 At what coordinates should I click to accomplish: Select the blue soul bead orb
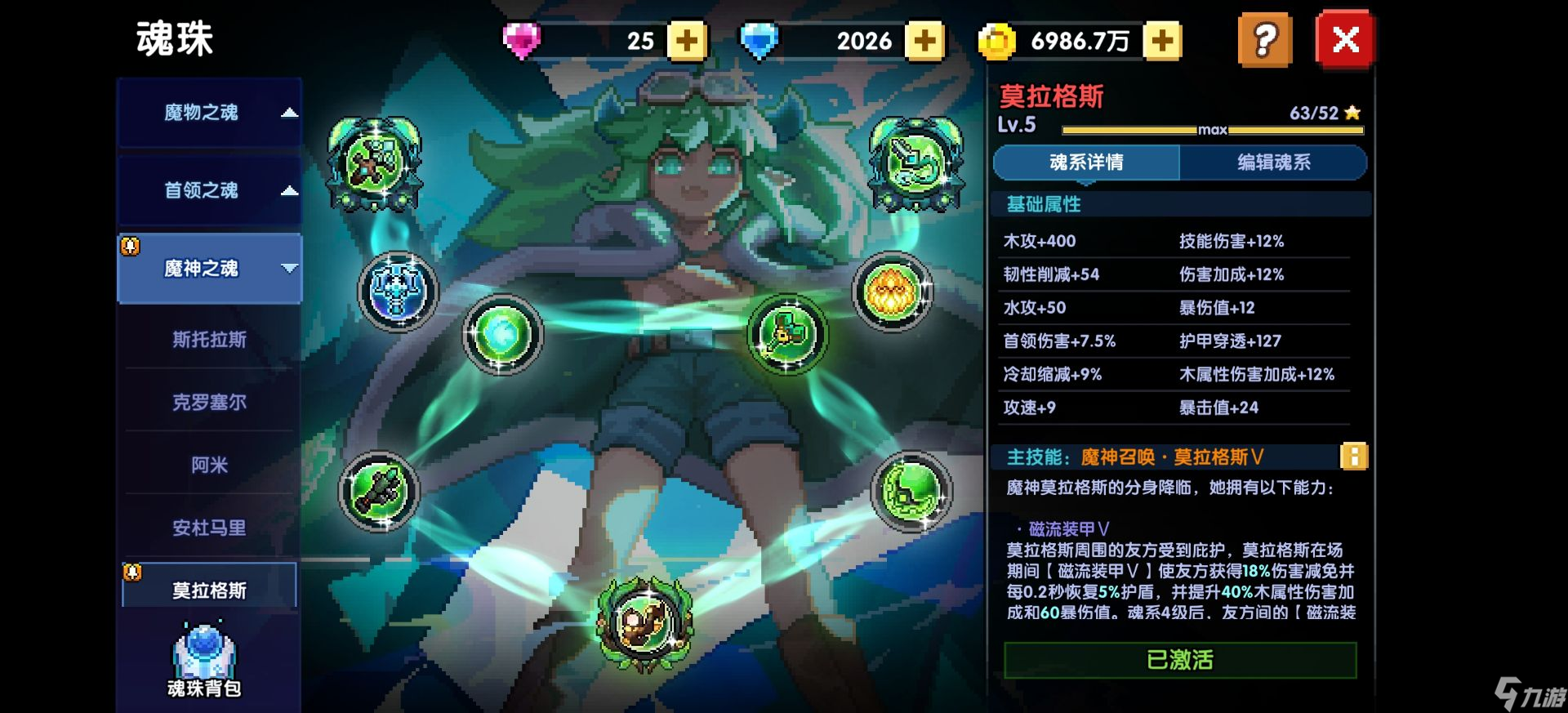click(399, 292)
